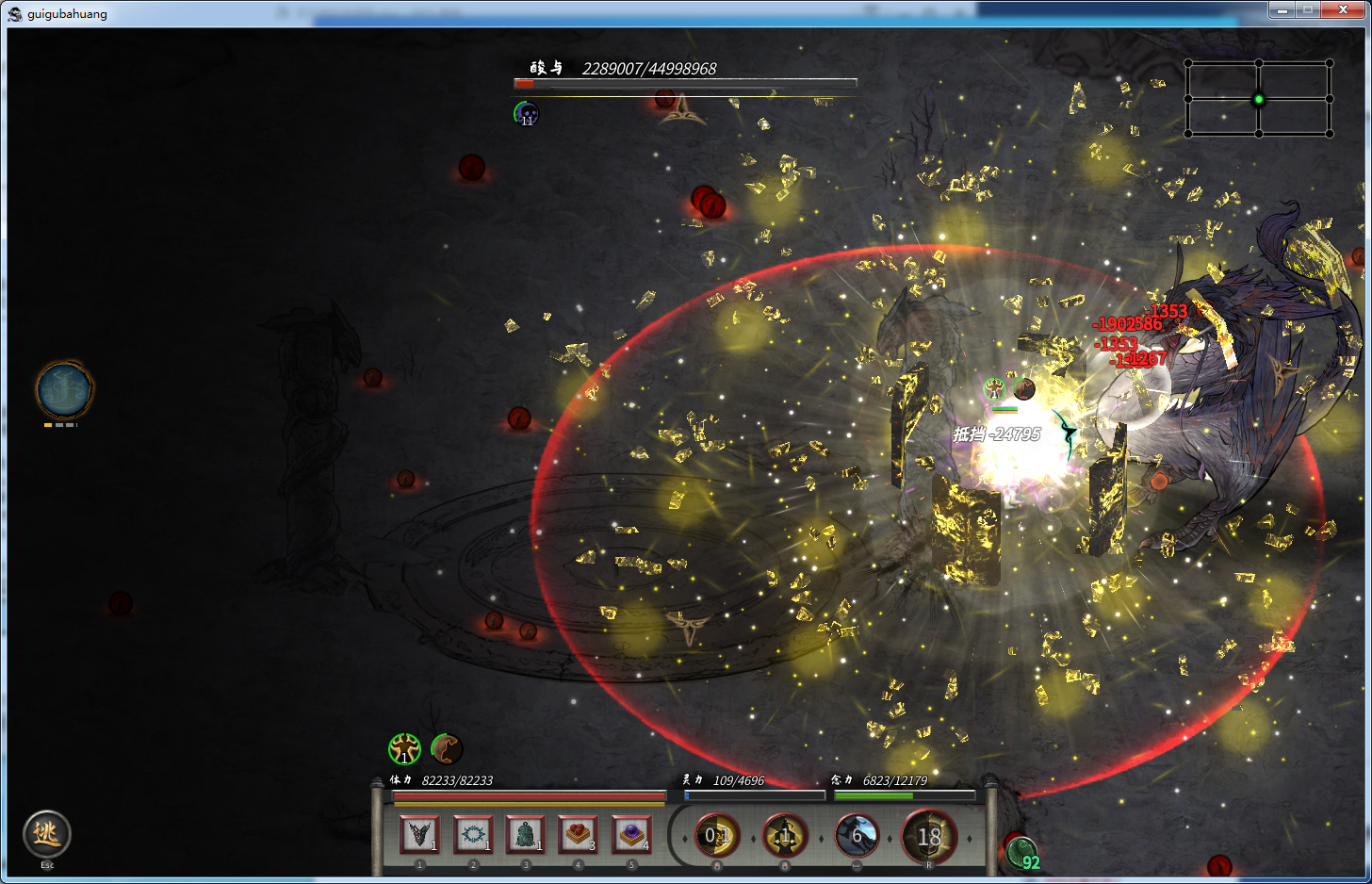Select the purple orb box in slot 5
The width and height of the screenshot is (1372, 884).
(x=631, y=834)
